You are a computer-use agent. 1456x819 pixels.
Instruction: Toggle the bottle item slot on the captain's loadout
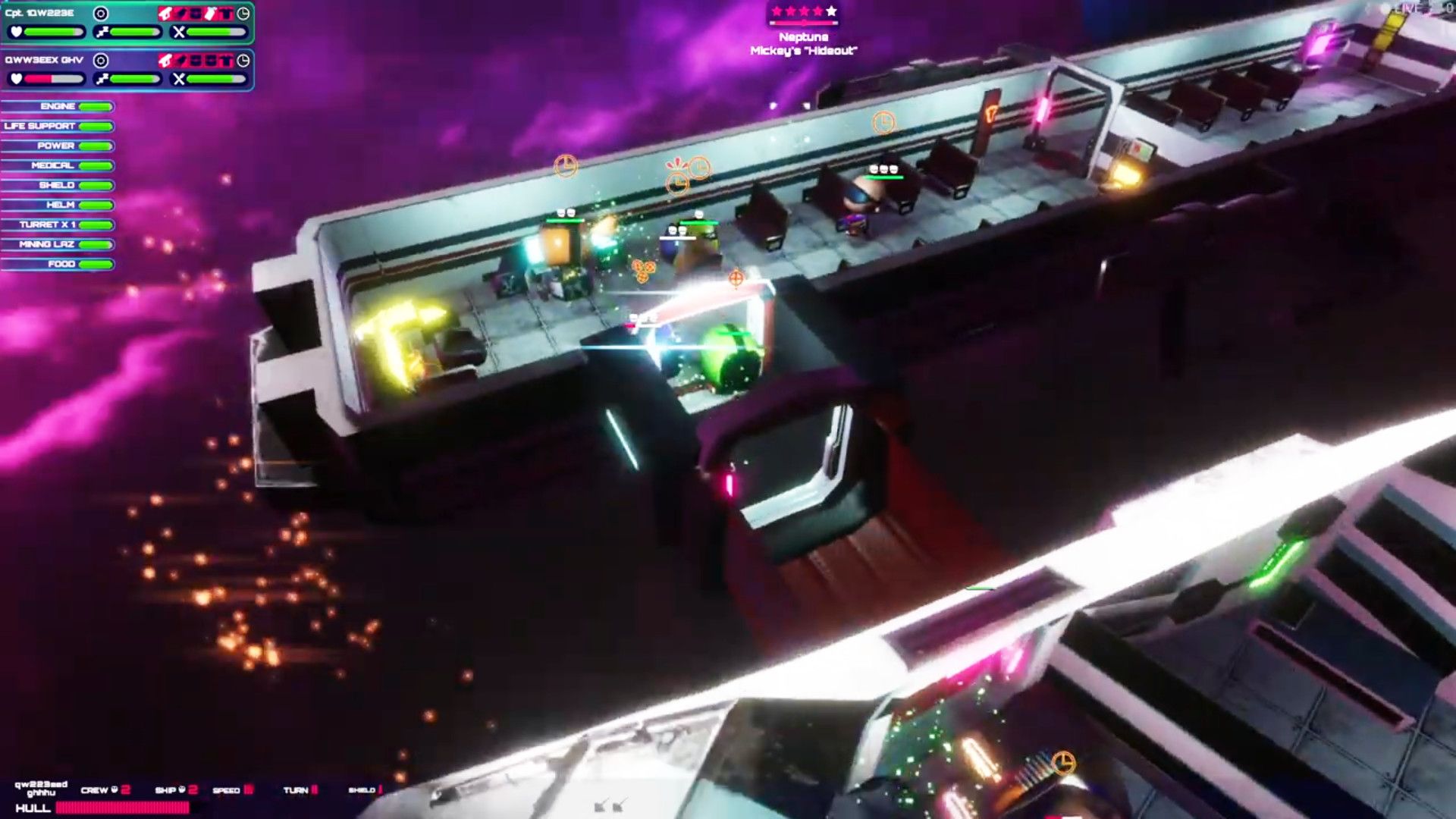212,14
